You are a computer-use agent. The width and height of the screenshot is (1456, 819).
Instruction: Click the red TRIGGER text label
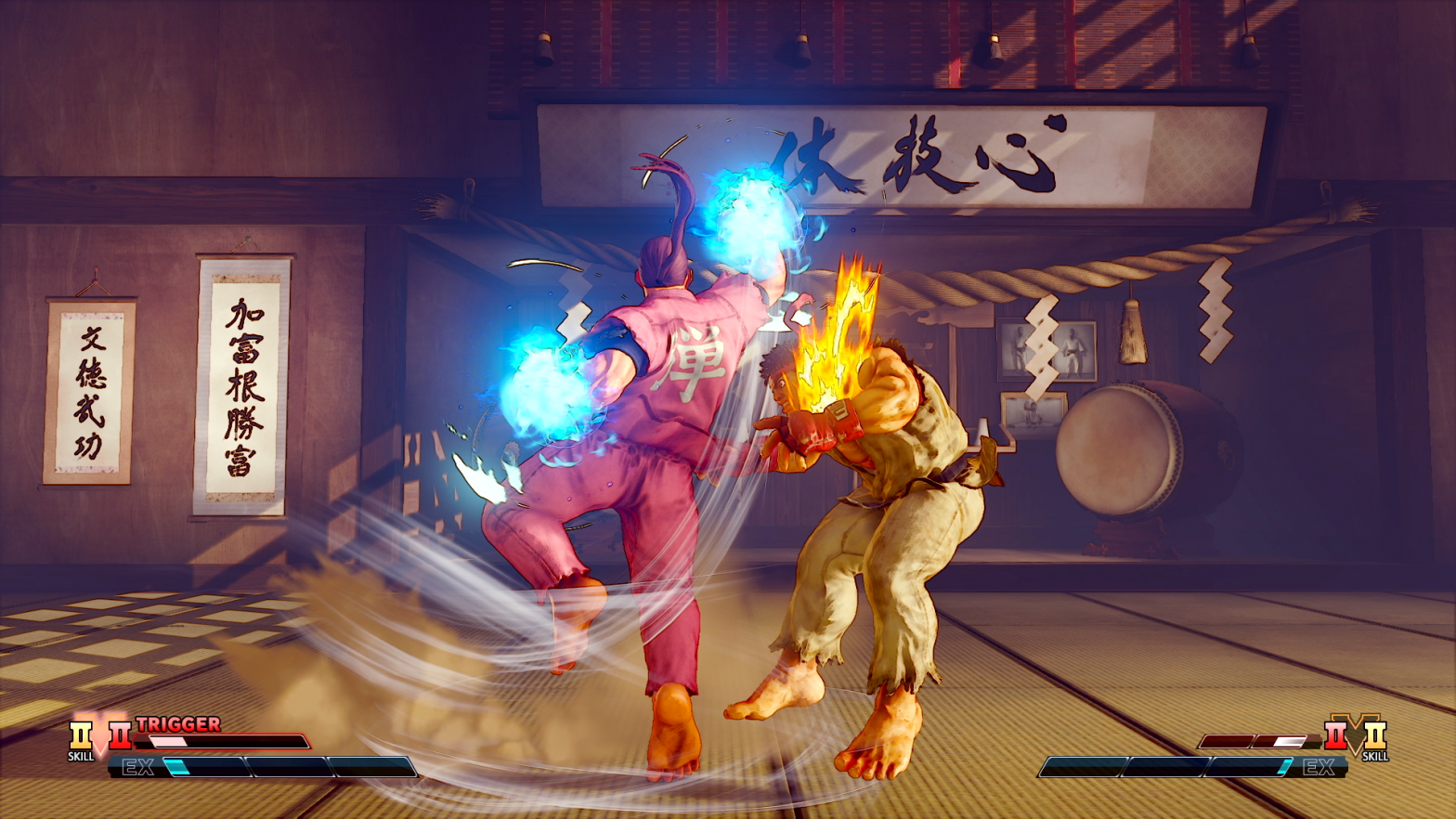coord(179,723)
